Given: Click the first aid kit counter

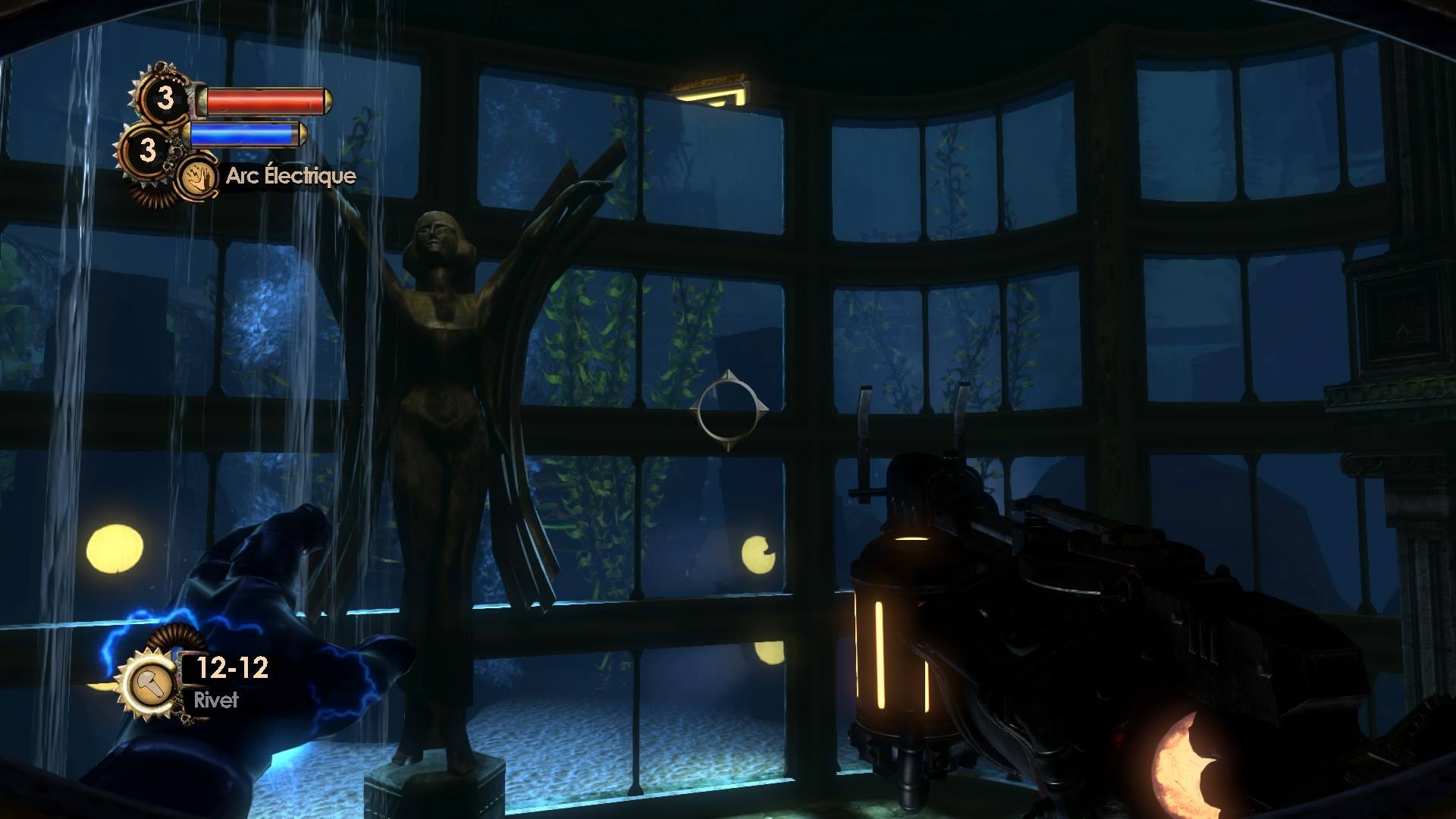Looking at the screenshot, I should coord(165,99).
